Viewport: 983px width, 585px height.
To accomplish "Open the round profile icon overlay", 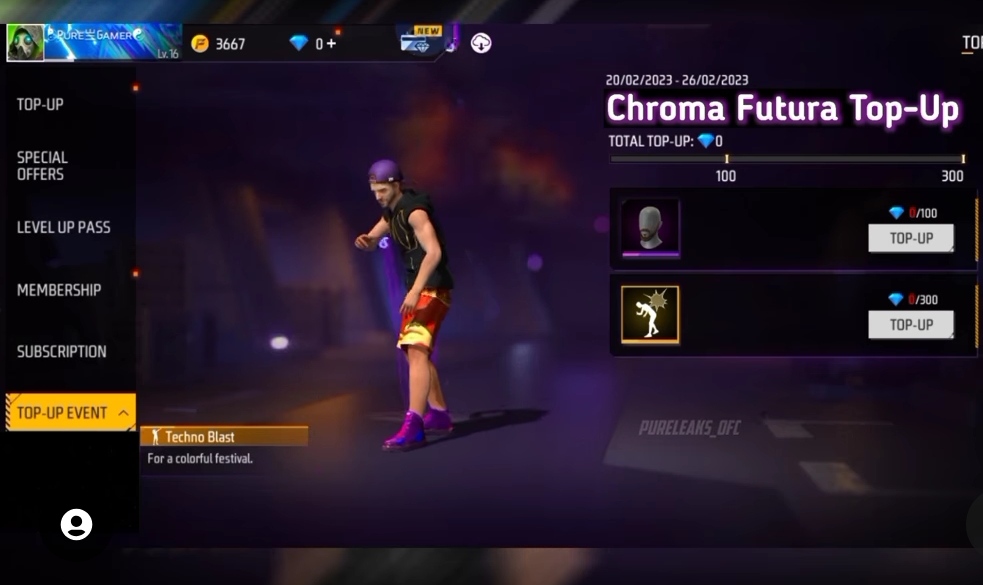I will click(76, 525).
